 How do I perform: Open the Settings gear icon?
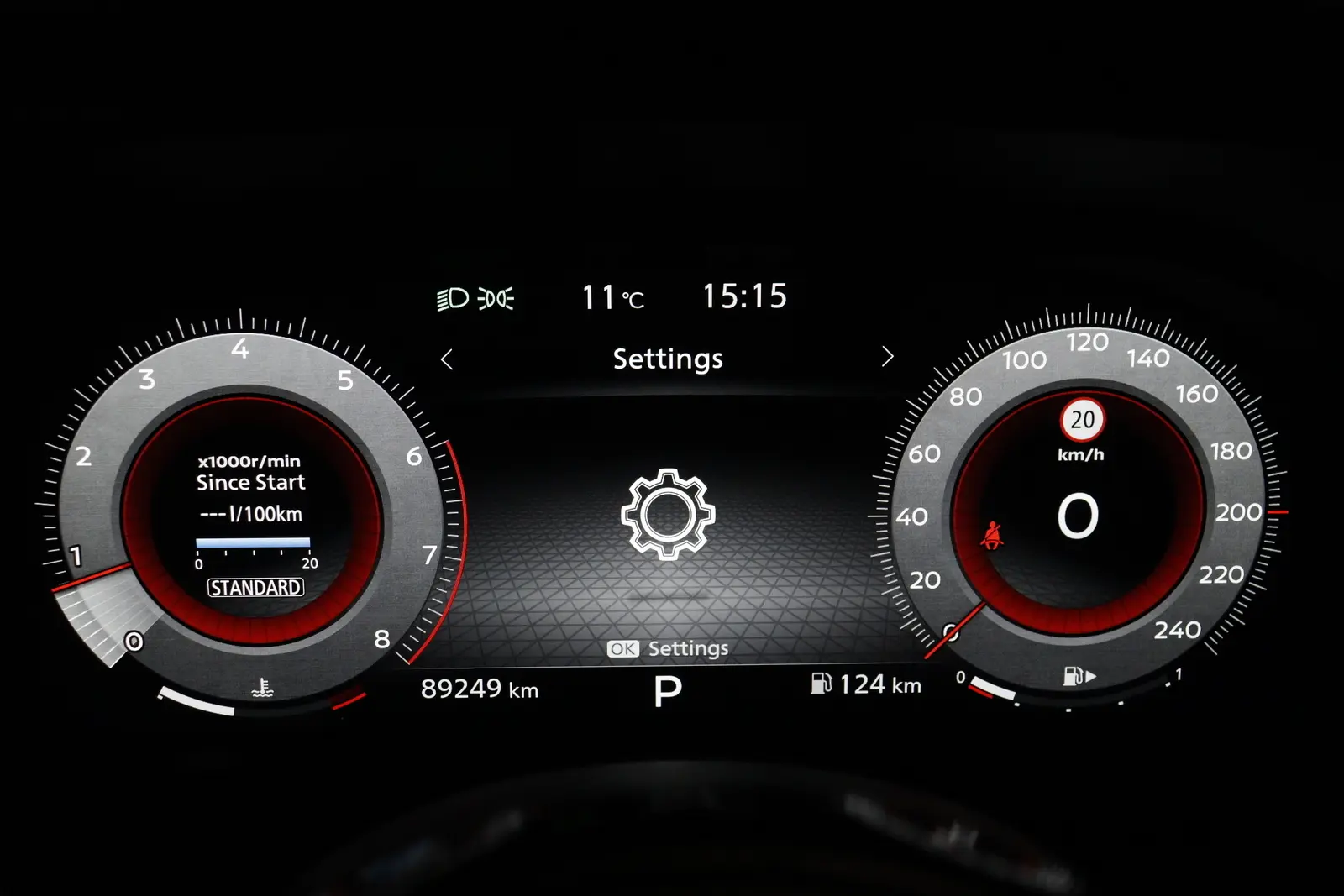coord(668,514)
